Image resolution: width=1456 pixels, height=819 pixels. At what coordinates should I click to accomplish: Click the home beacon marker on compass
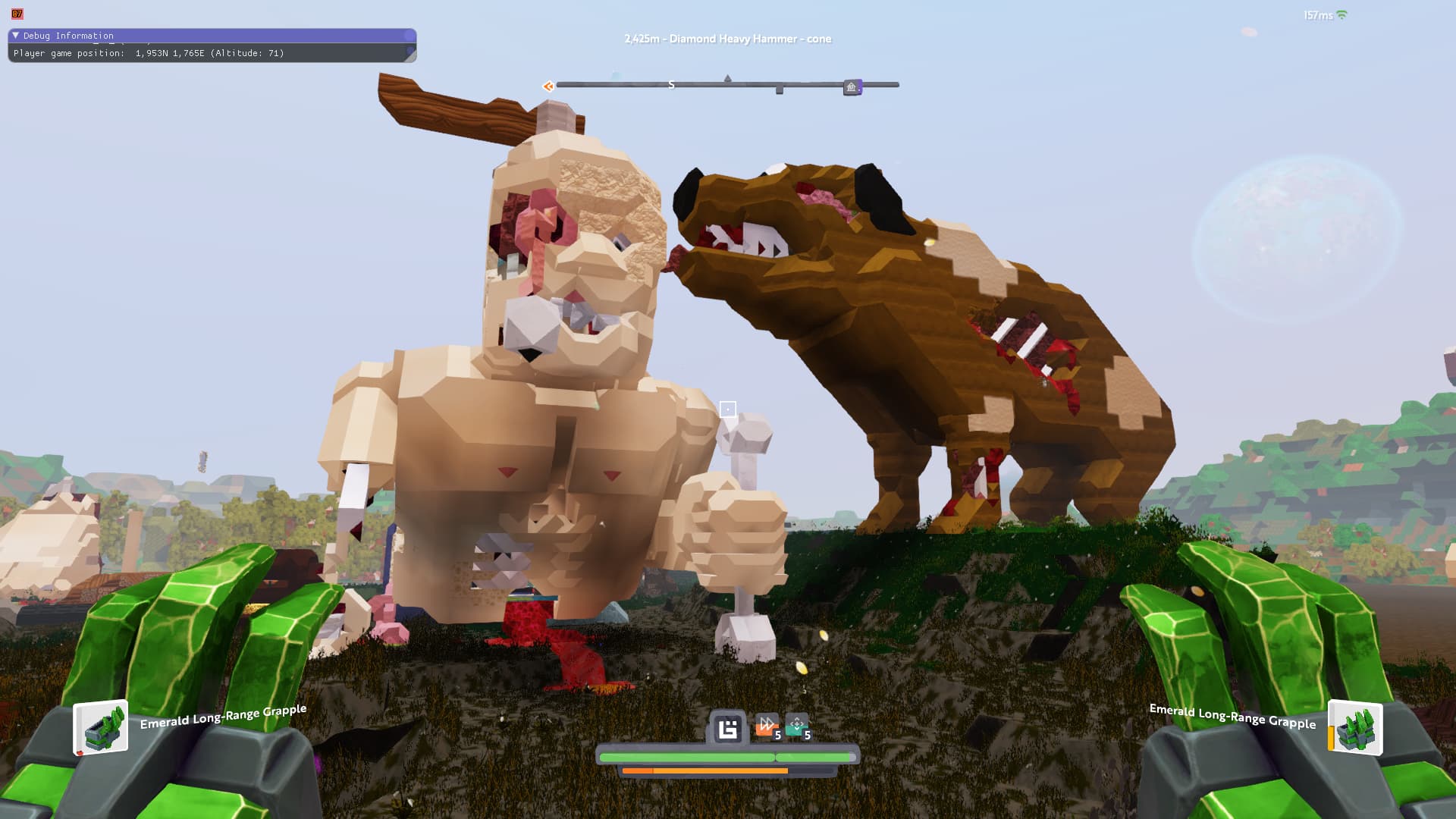[852, 87]
